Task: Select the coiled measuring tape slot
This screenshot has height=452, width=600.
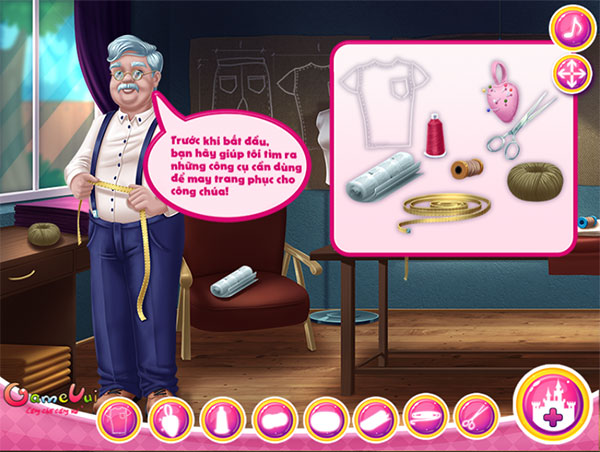Action: point(424,418)
